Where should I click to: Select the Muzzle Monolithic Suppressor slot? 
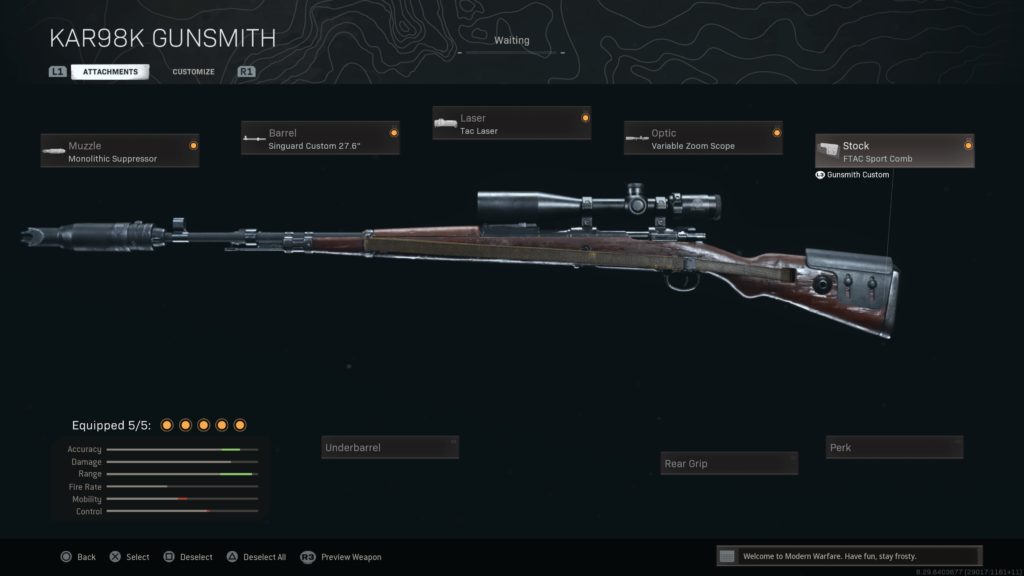click(x=120, y=151)
